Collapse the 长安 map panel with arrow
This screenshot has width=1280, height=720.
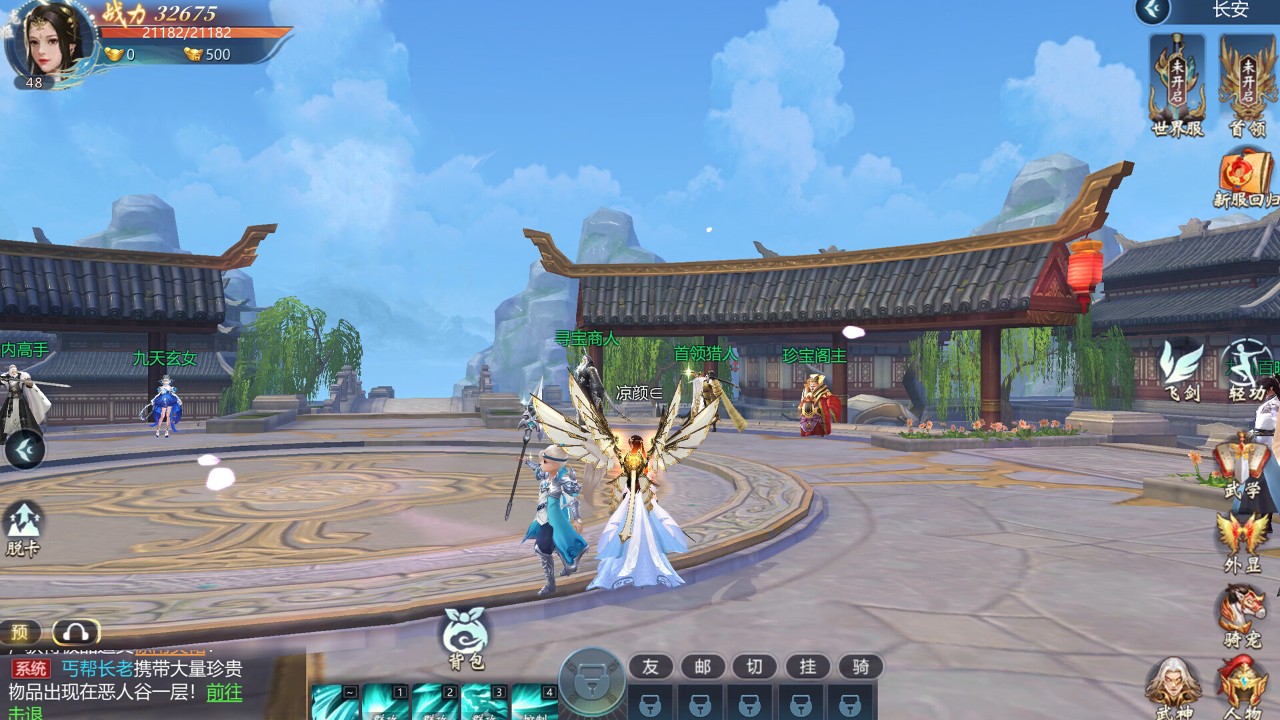(x=1153, y=10)
